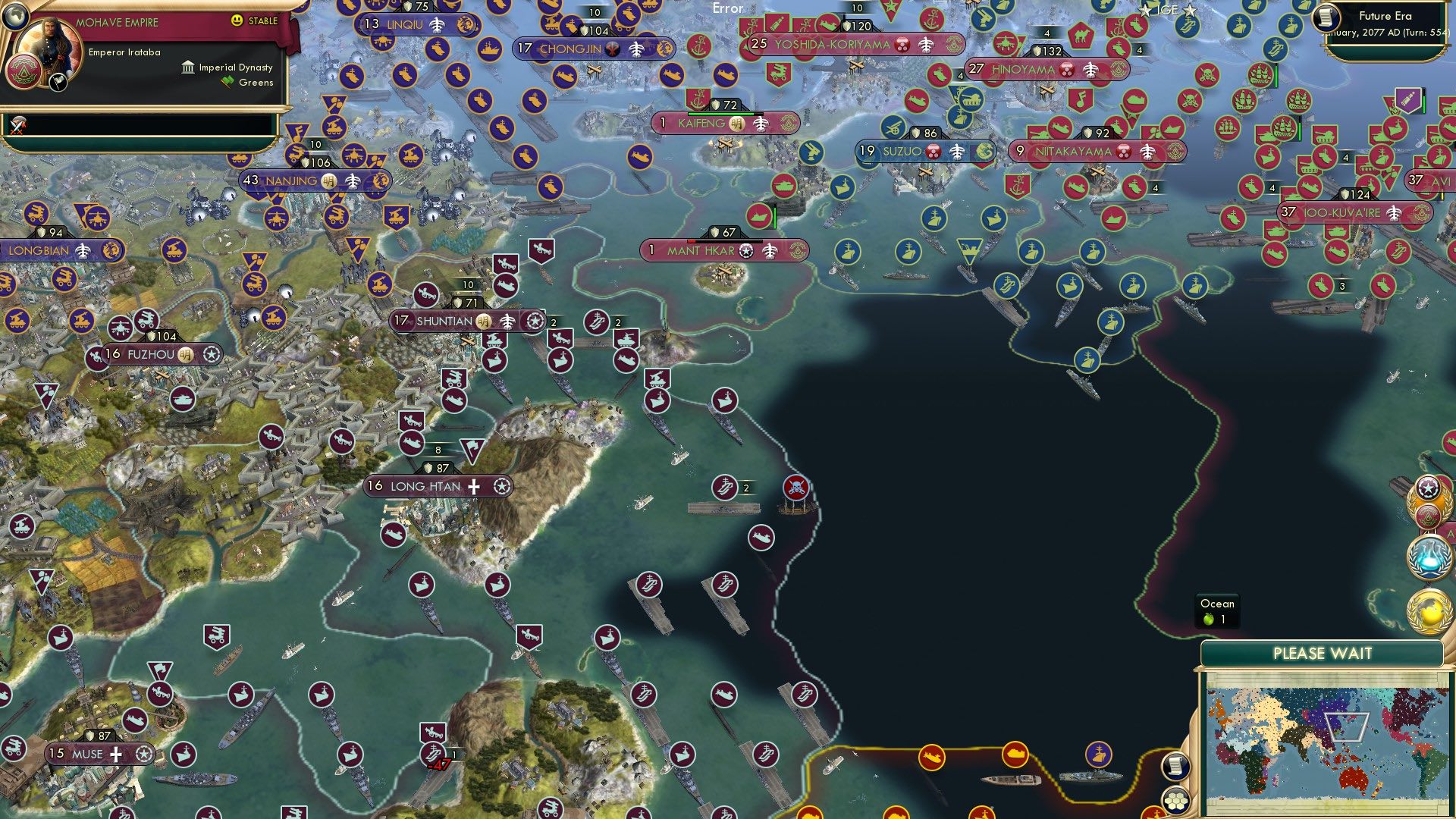
Task: Expand the air units counter beside Shuntian's banner
Action: coord(554,322)
